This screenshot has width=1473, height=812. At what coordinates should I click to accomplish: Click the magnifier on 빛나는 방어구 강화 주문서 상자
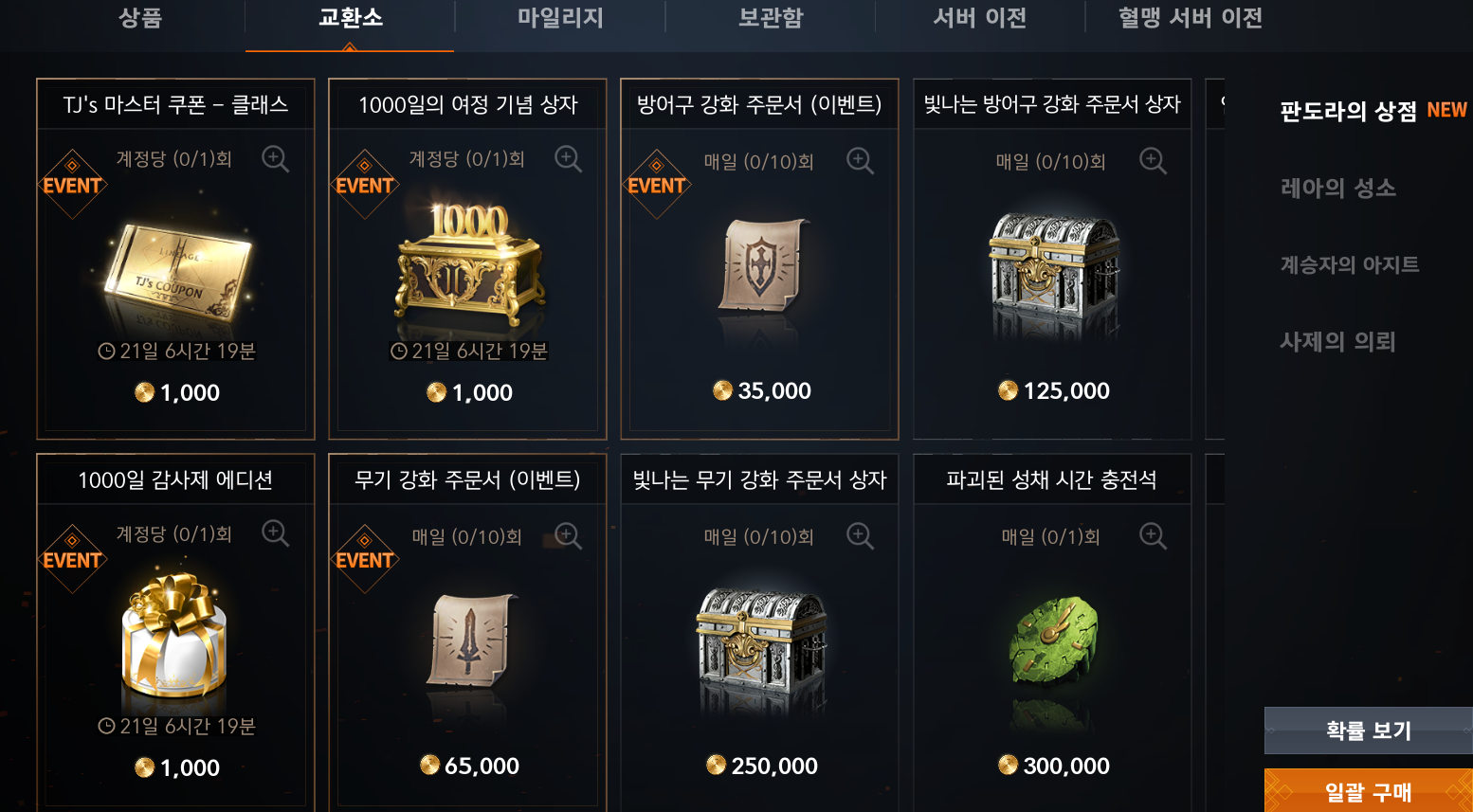[1154, 161]
